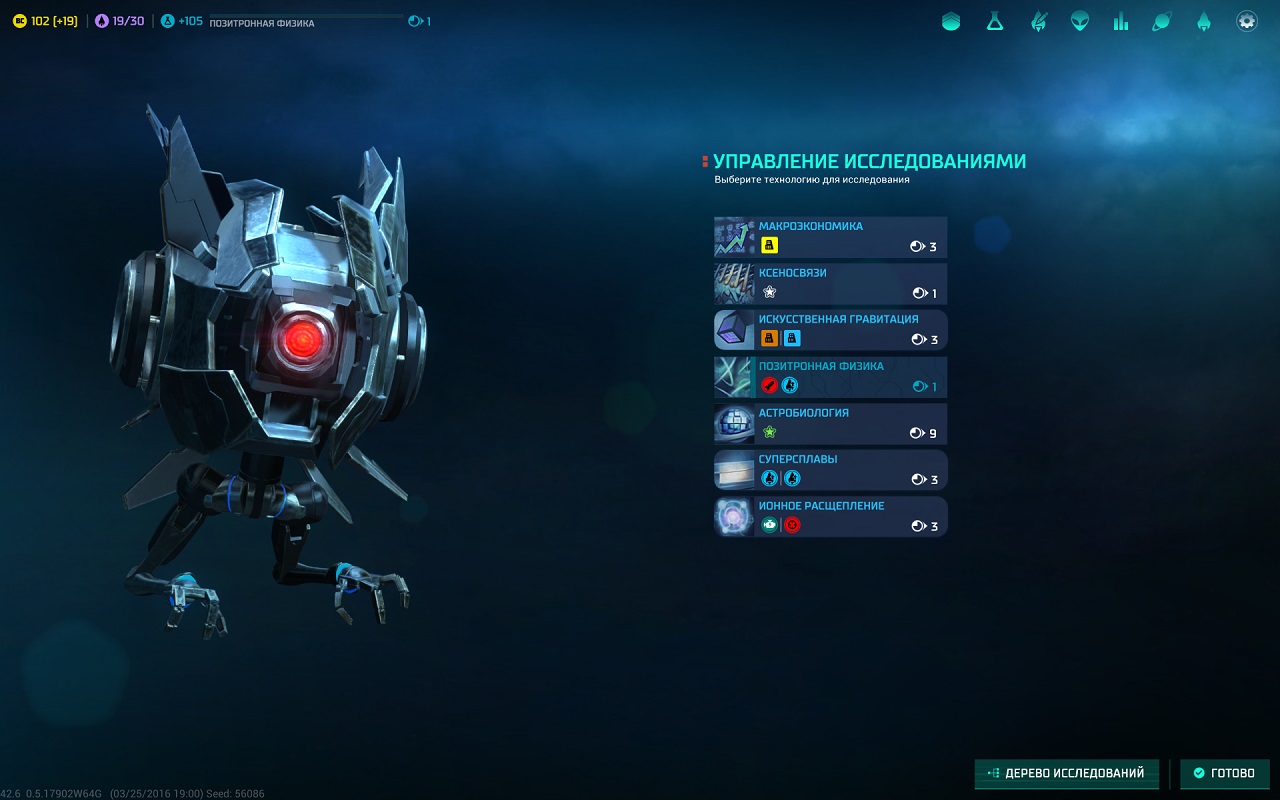Select Позитронная физика research

pyautogui.click(x=830, y=377)
